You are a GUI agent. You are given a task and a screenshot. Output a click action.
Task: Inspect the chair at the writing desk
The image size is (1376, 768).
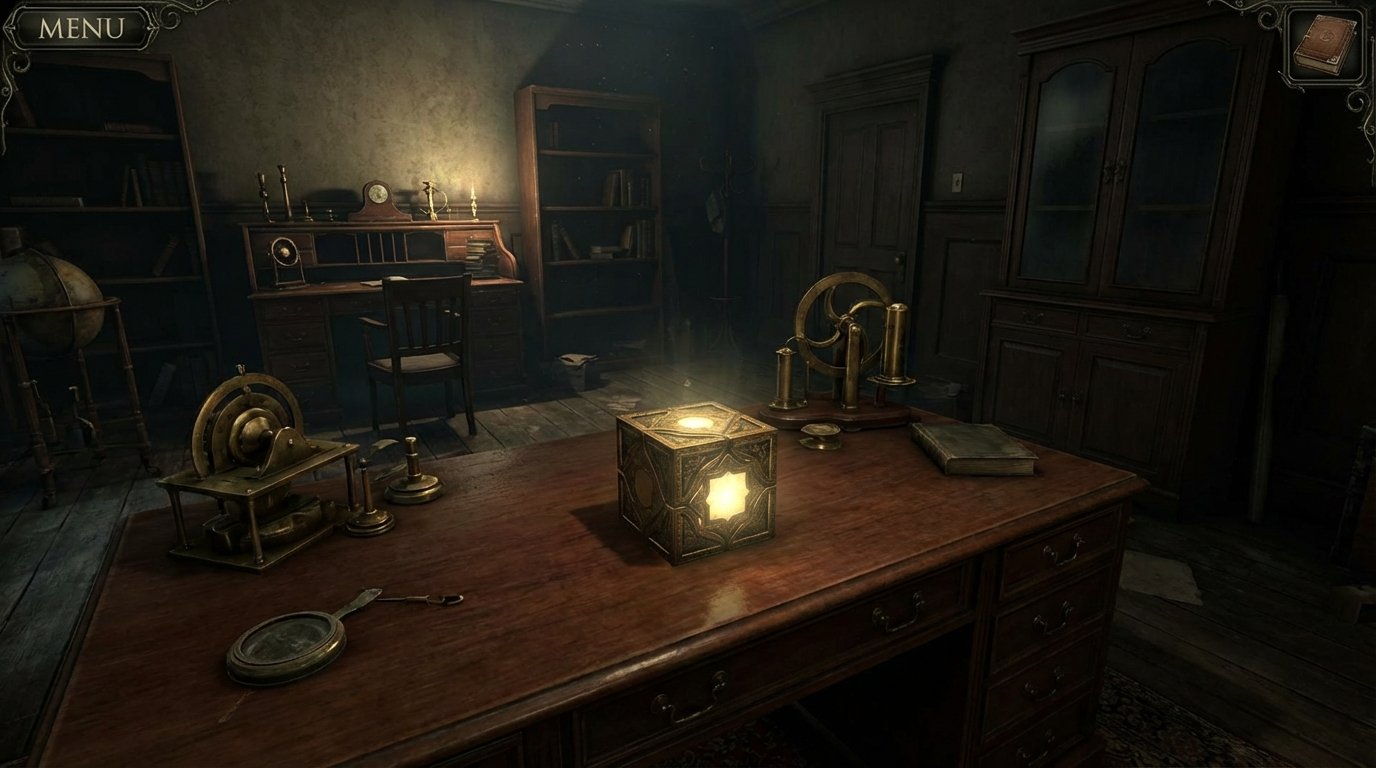(425, 340)
